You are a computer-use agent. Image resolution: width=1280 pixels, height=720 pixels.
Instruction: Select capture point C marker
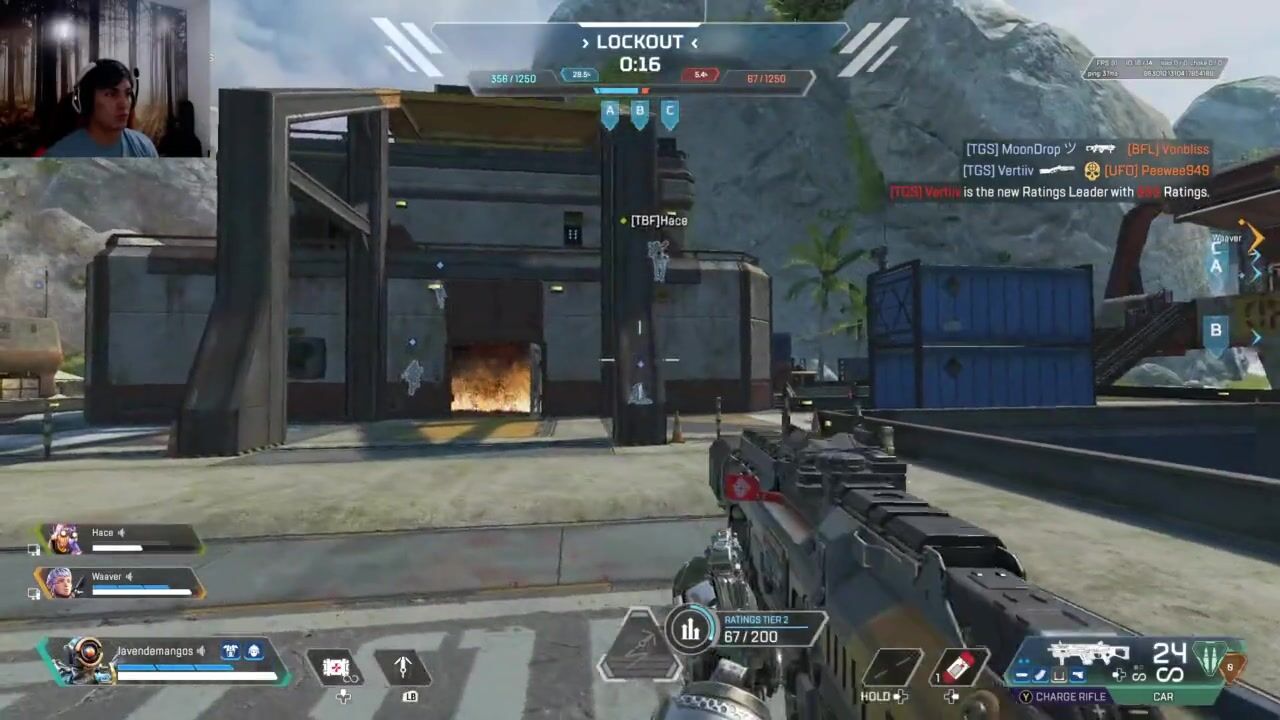tap(670, 114)
